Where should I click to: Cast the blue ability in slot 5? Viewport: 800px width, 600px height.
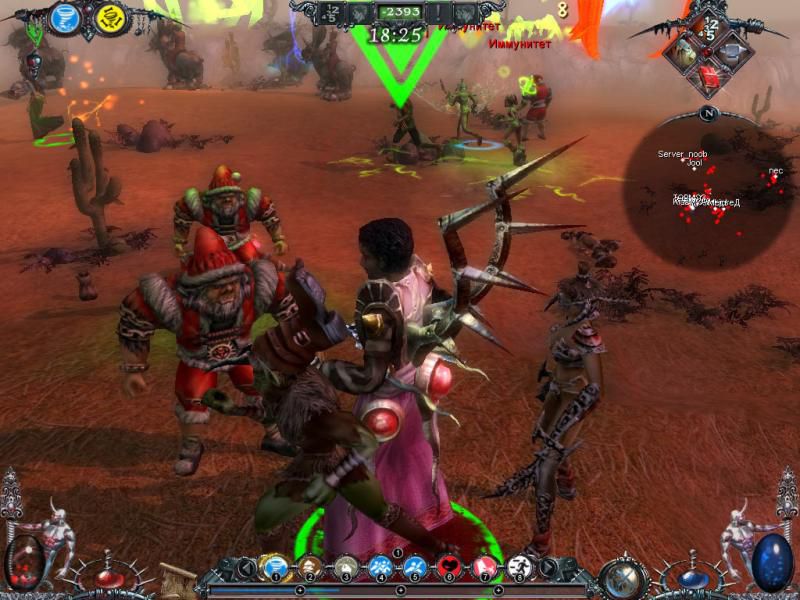click(x=414, y=569)
